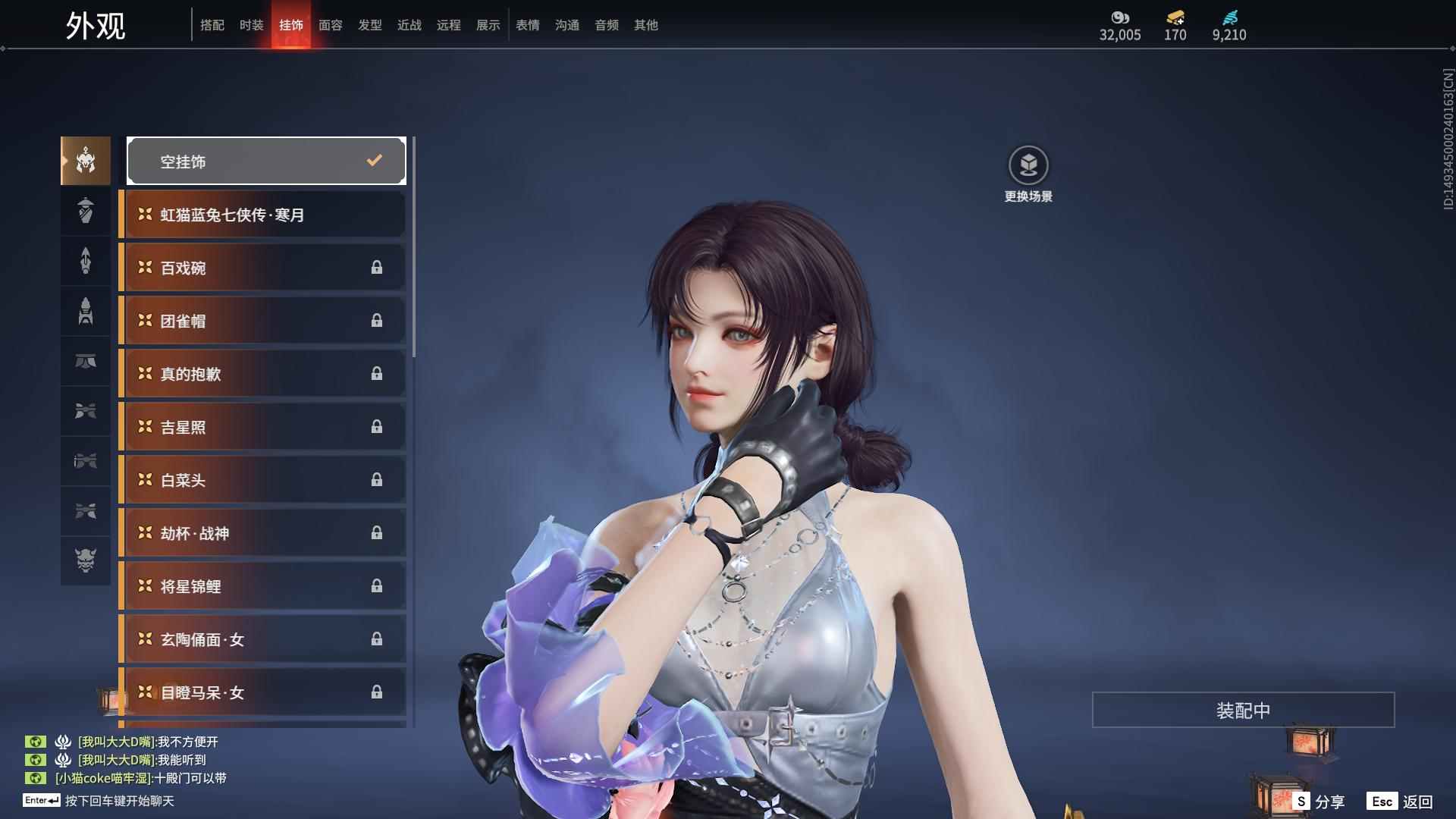Image resolution: width=1456 pixels, height=819 pixels.
Task: Pick the locked 百戏碗 accessory
Action: (262, 268)
